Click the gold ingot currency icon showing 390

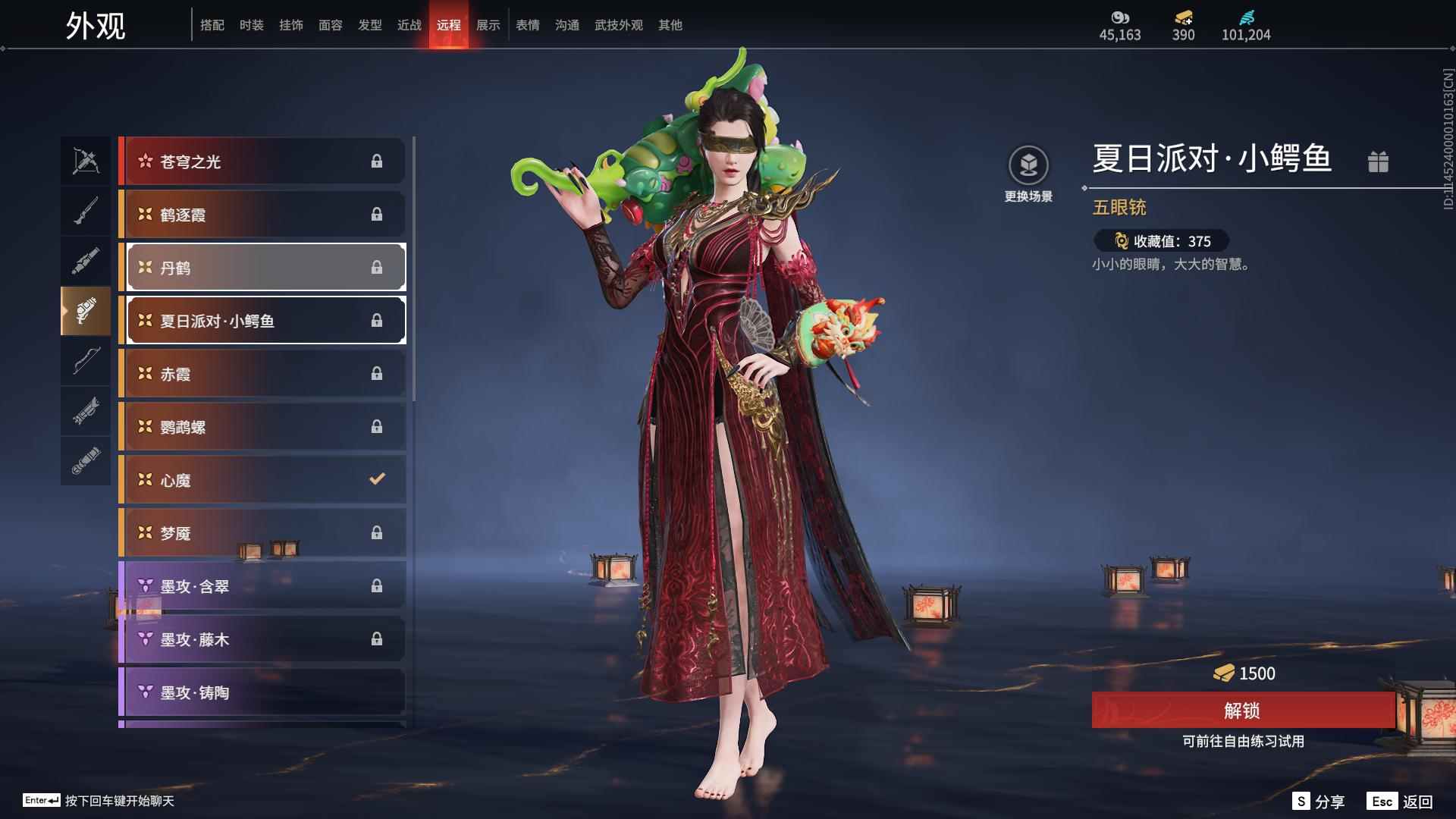(x=1183, y=17)
